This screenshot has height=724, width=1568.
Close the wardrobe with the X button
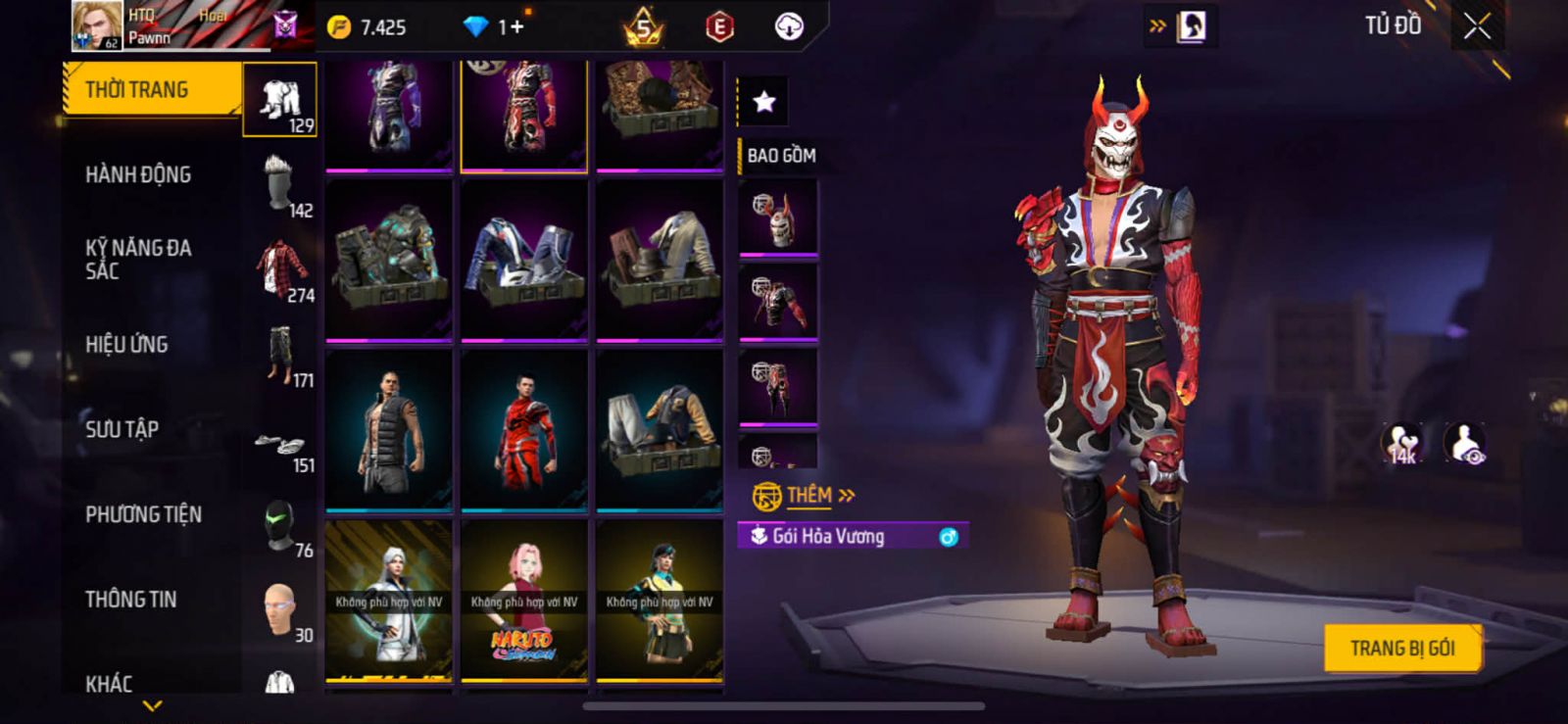coord(1477,26)
